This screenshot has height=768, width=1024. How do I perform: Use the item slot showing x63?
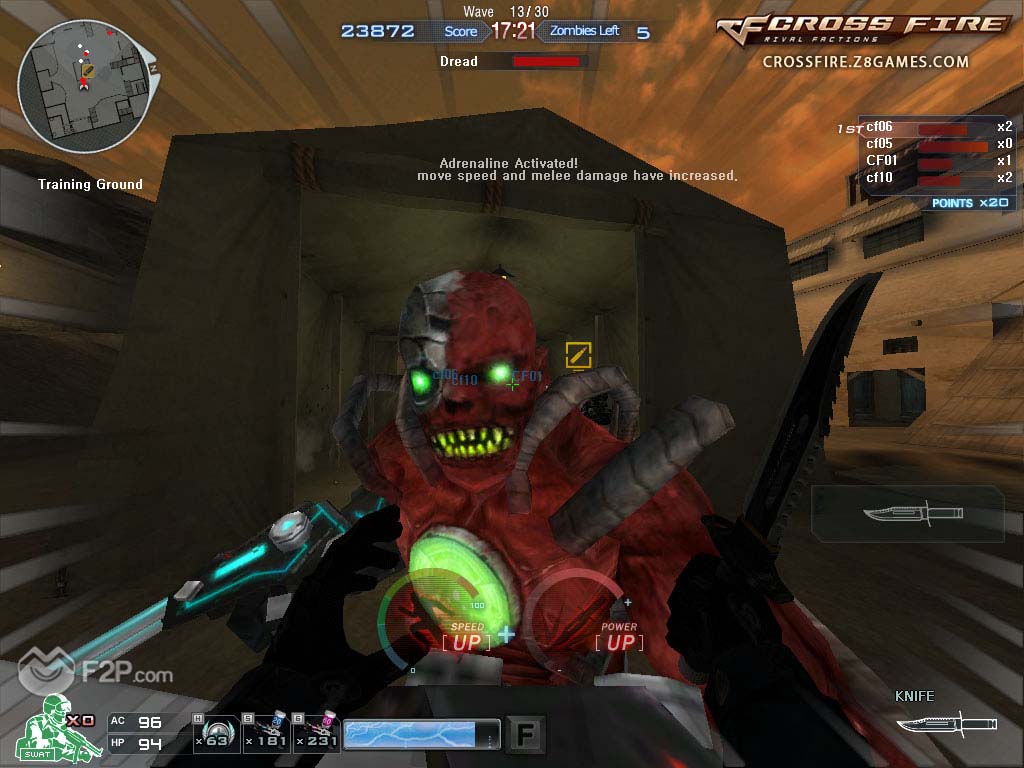pos(215,735)
